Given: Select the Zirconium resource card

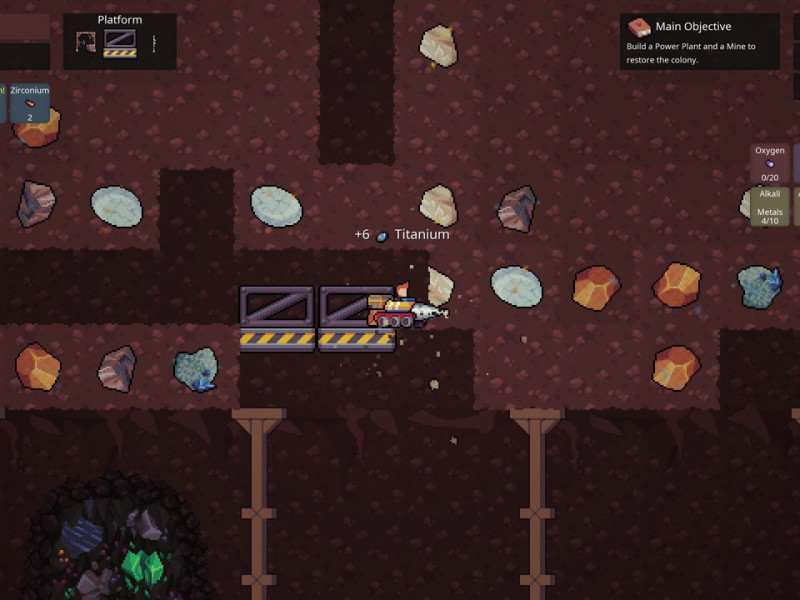Looking at the screenshot, I should coord(29,103).
